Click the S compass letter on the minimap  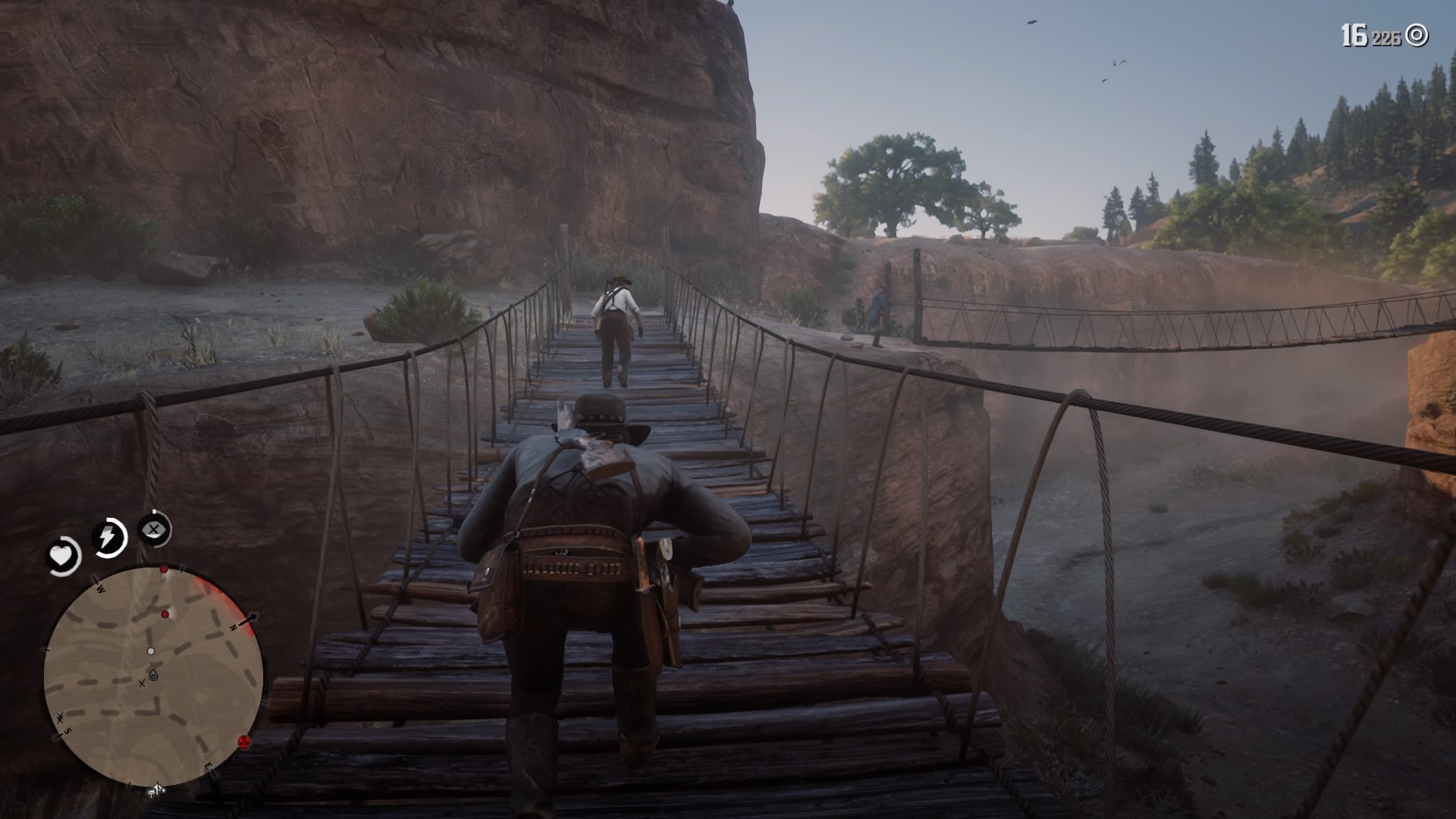point(67,730)
